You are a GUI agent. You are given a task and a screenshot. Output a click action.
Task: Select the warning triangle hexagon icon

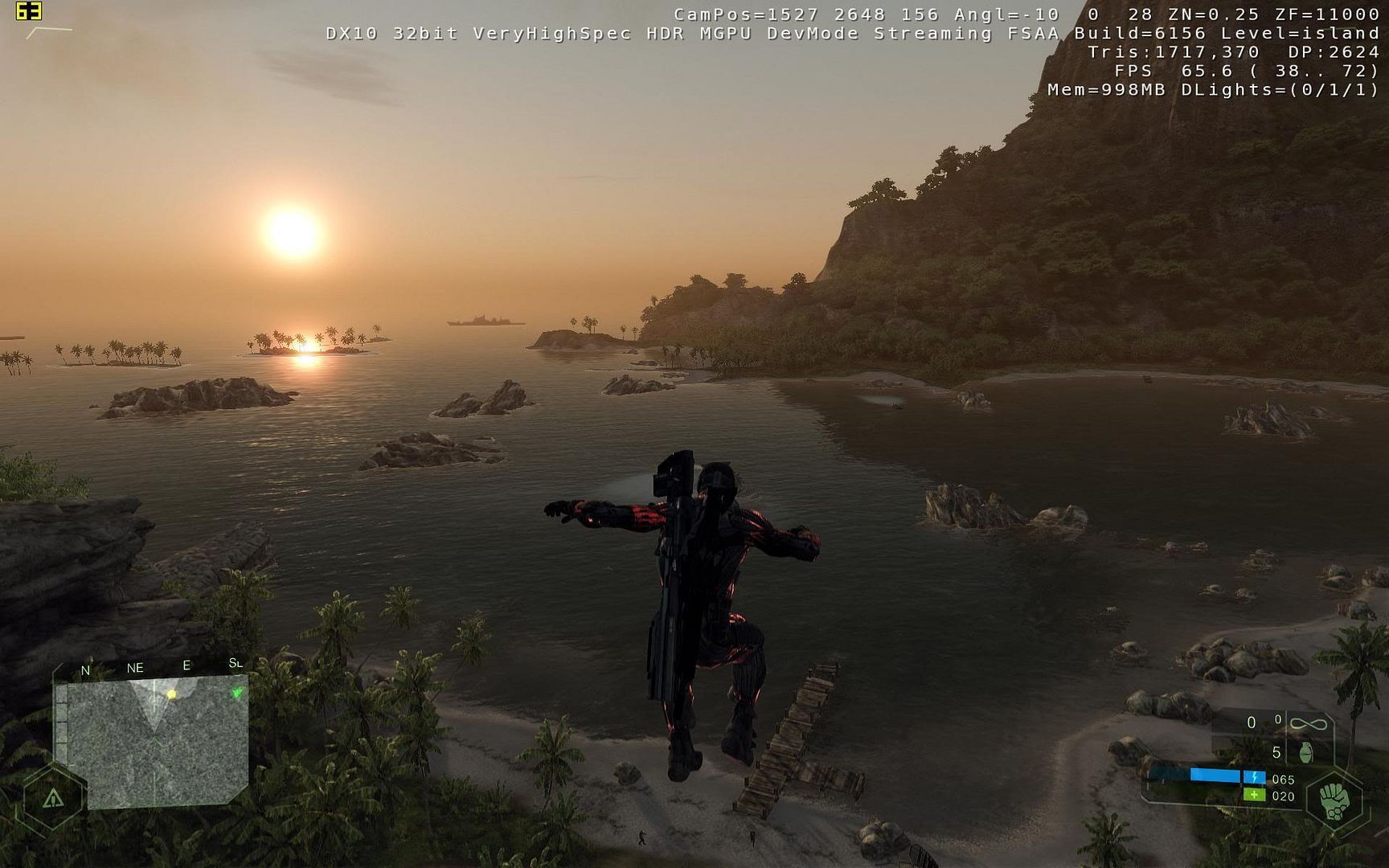53,797
